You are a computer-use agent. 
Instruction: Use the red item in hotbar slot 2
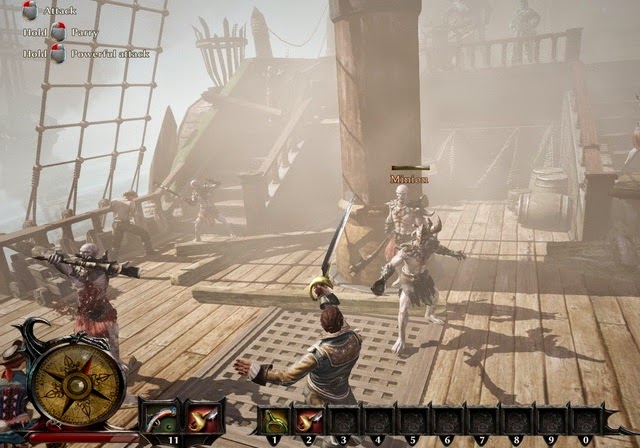(x=309, y=419)
